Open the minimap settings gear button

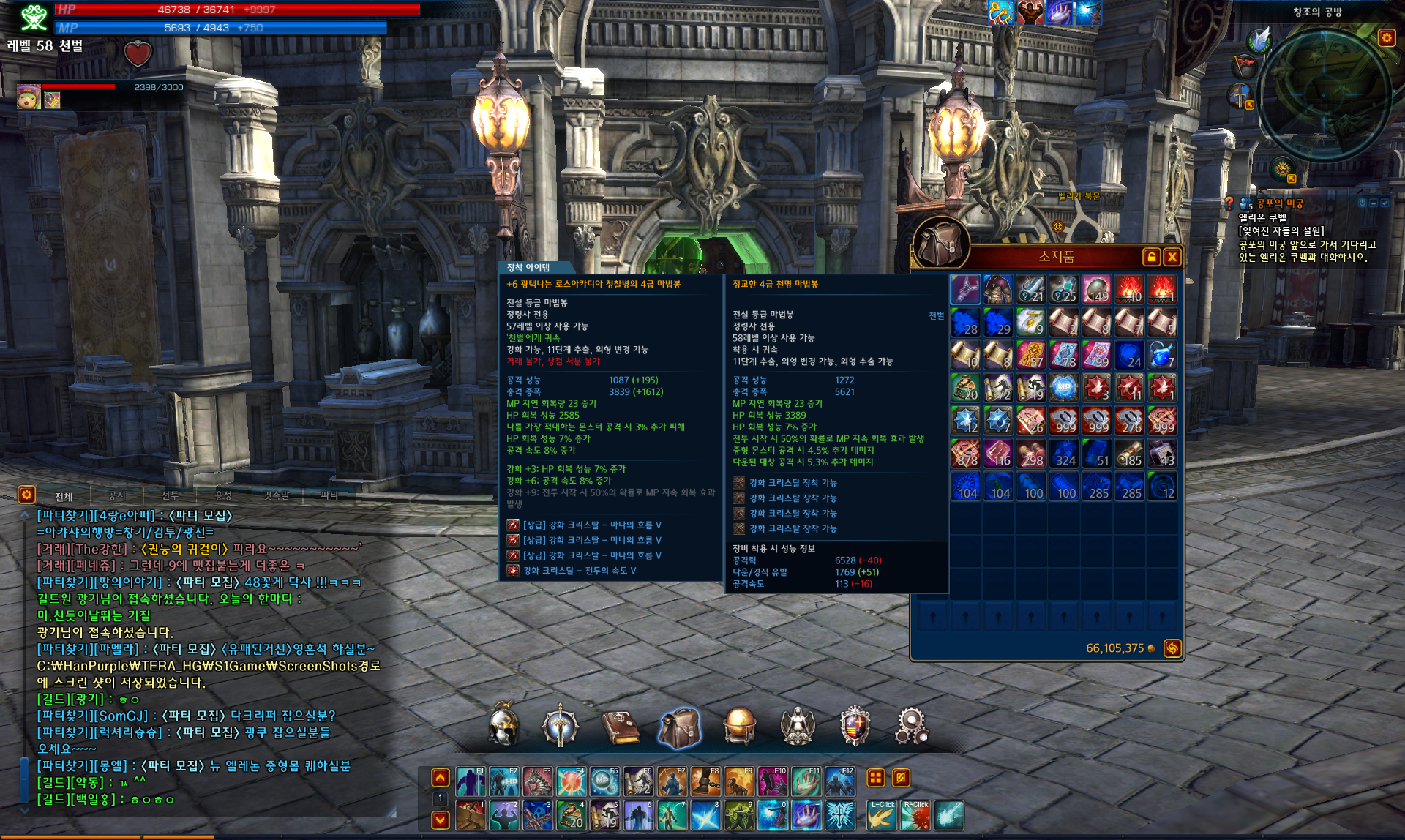[x=1386, y=38]
